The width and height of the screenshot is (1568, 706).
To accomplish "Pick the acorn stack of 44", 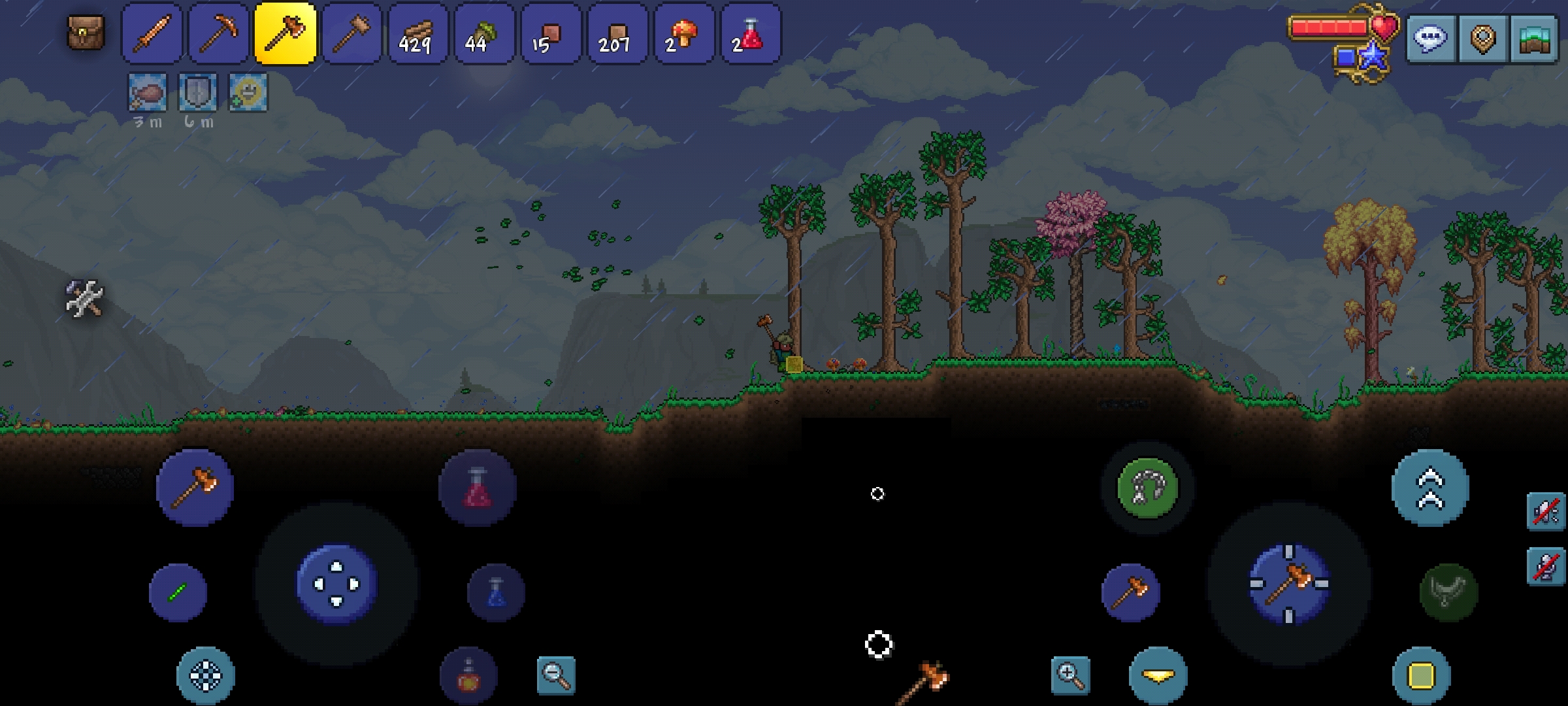I will [484, 34].
